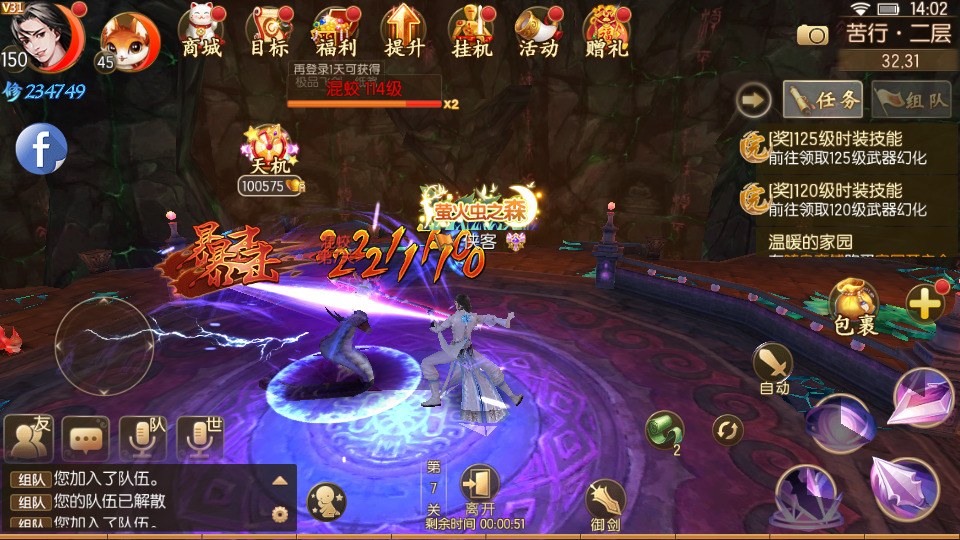960x540 pixels.
Task: Open the 福利 welfare rewards menu
Action: [335, 31]
